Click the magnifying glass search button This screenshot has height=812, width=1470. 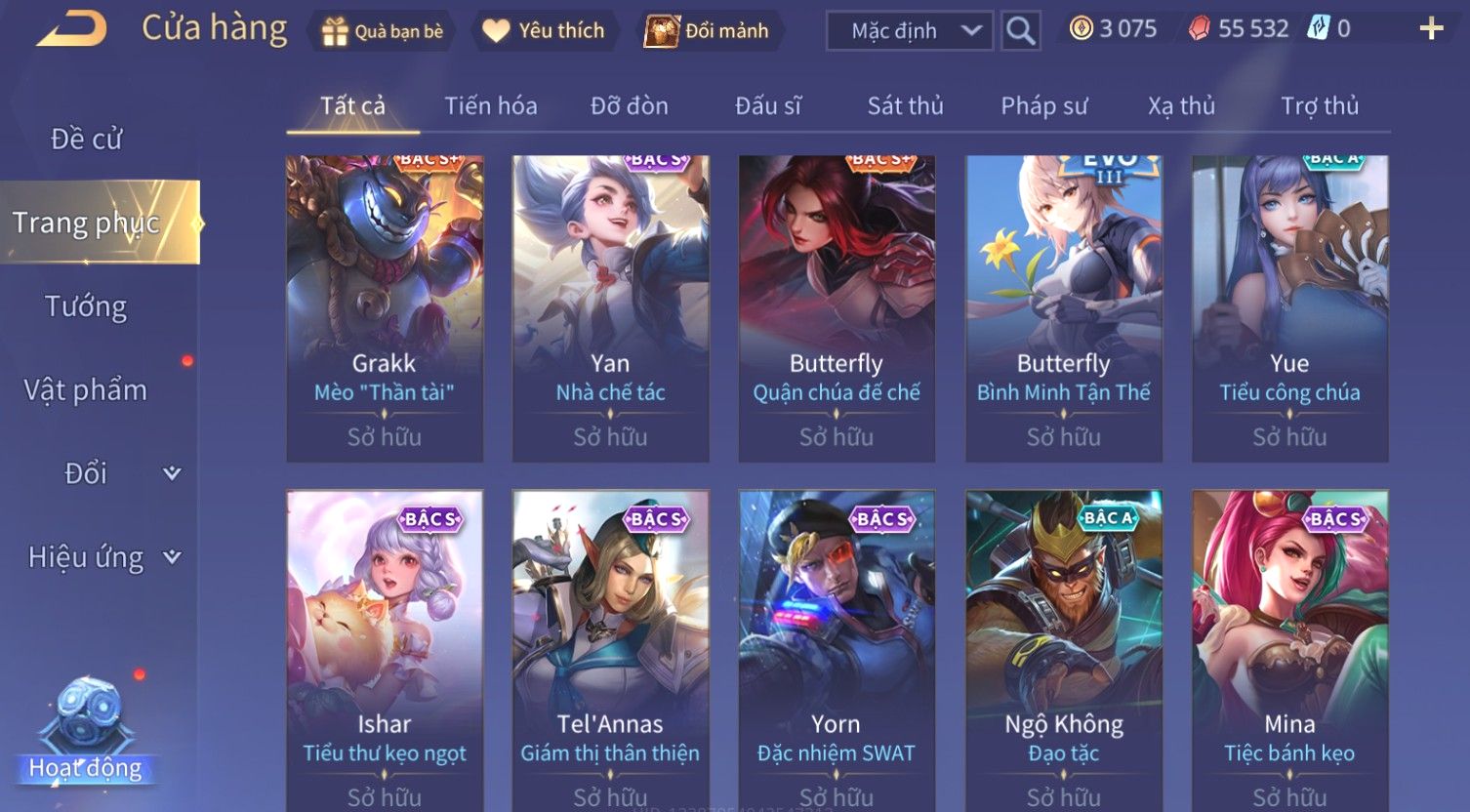click(1020, 31)
